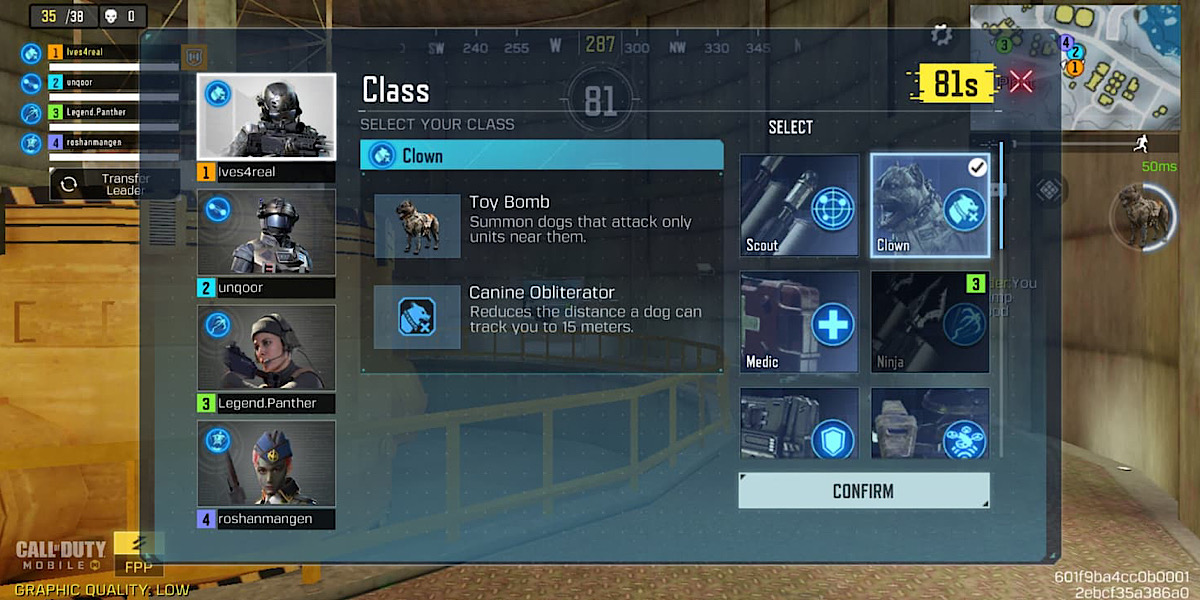Choose the Clown class tile
Image resolution: width=1200 pixels, height=600 pixels.
[930, 205]
